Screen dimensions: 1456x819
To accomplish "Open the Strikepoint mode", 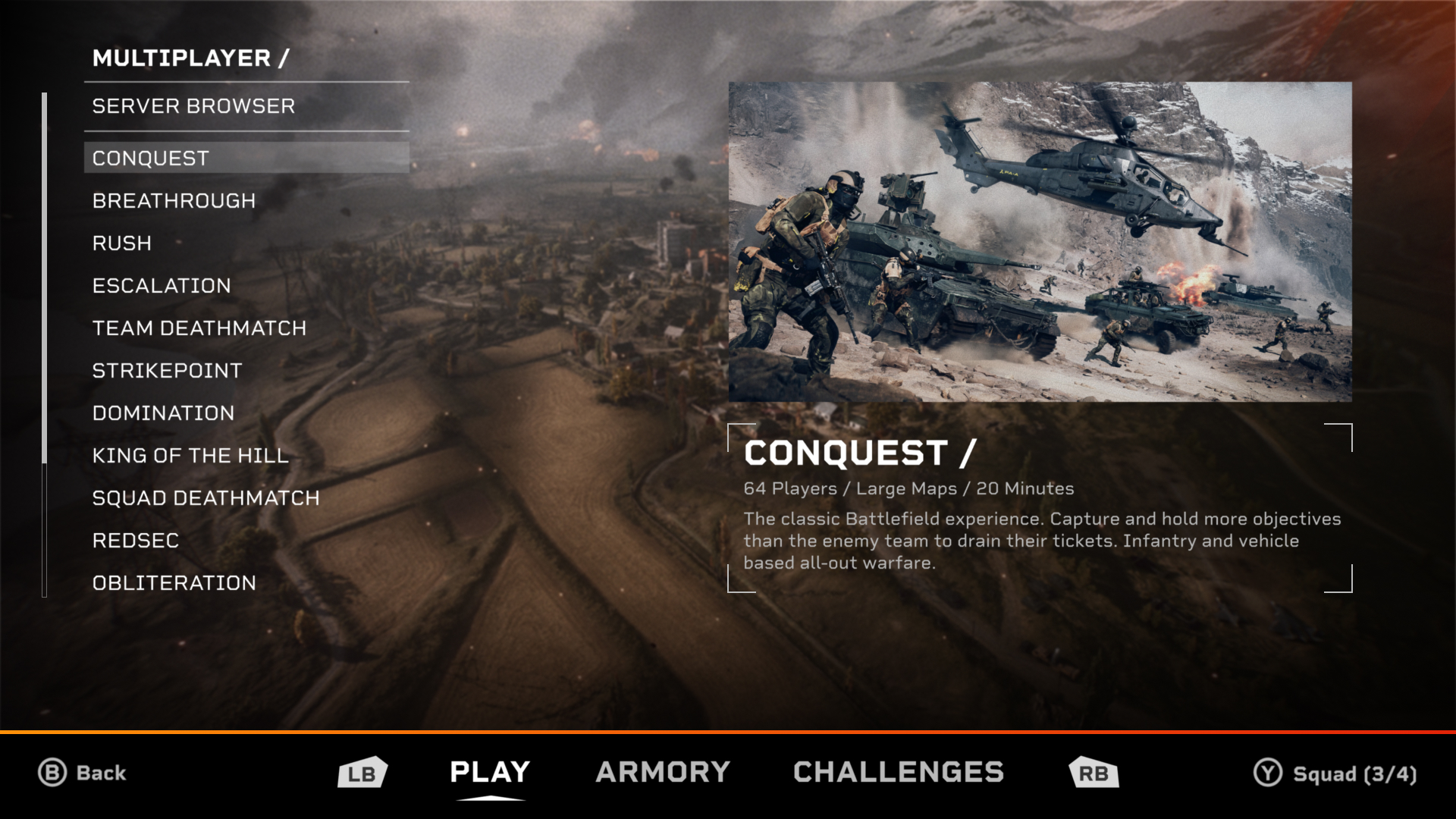I will (167, 371).
